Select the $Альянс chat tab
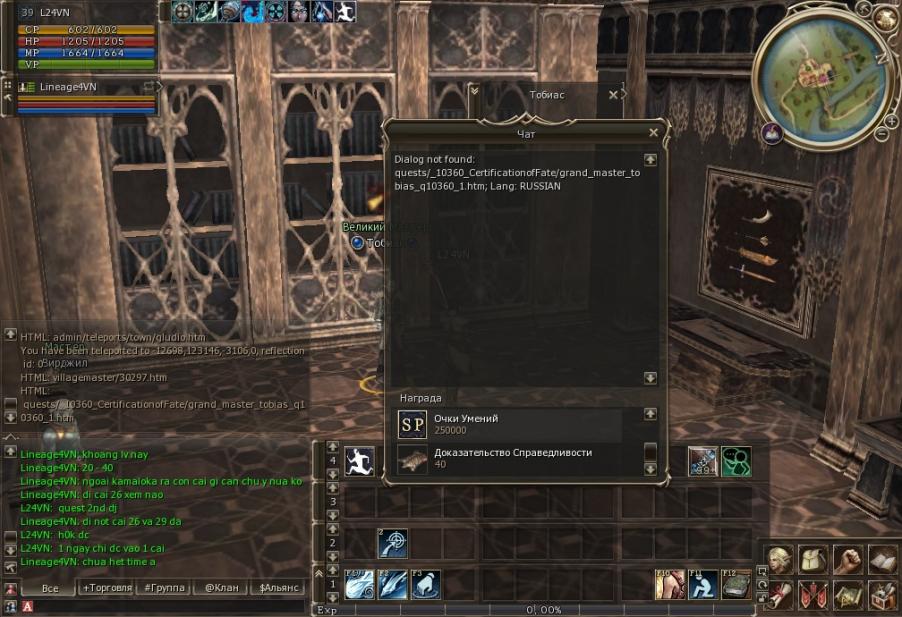The width and height of the screenshot is (902, 617). [276, 588]
